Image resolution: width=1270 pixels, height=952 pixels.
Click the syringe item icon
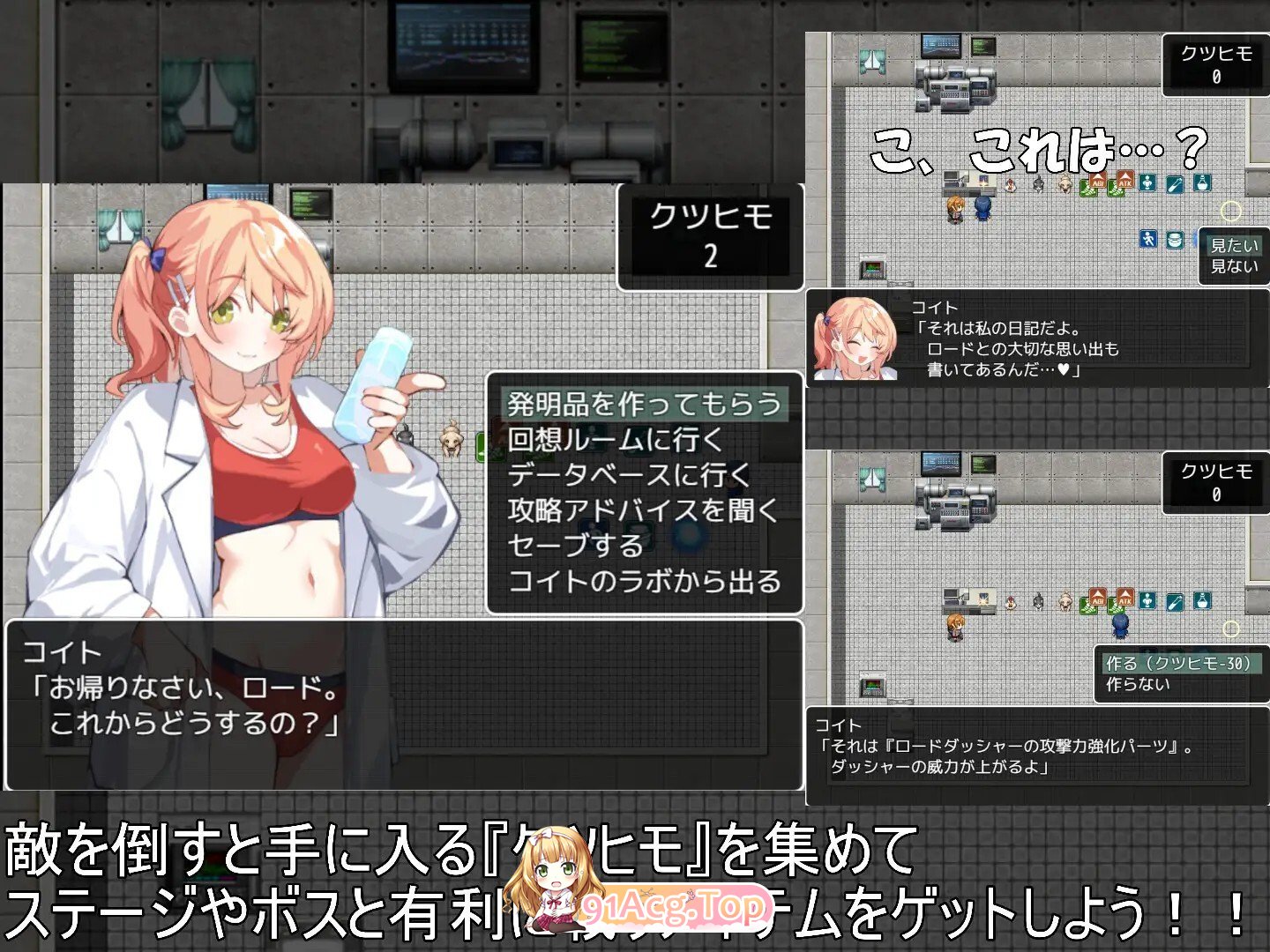(x=1174, y=183)
